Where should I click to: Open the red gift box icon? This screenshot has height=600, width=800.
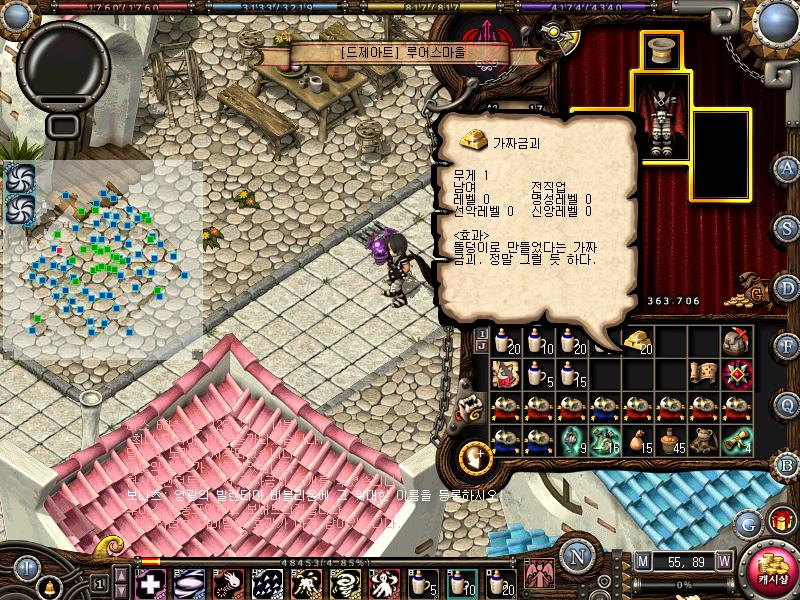(x=781, y=519)
